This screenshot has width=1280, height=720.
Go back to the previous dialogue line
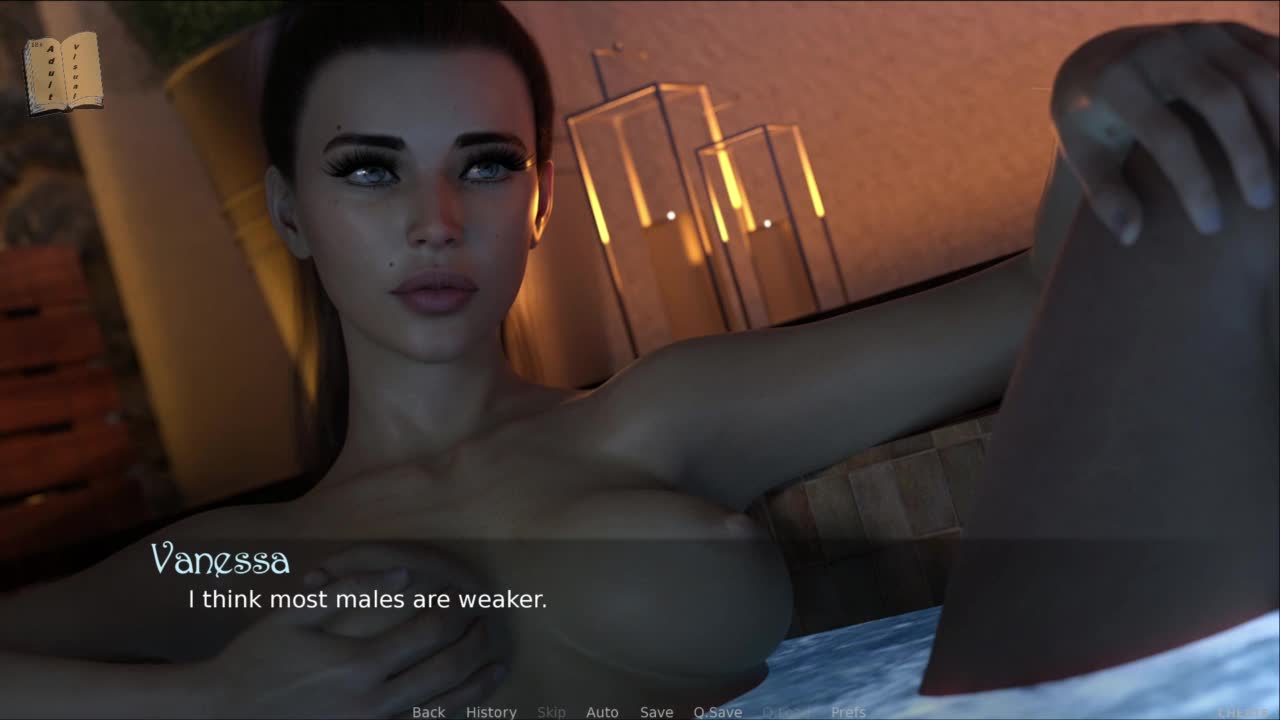428,712
